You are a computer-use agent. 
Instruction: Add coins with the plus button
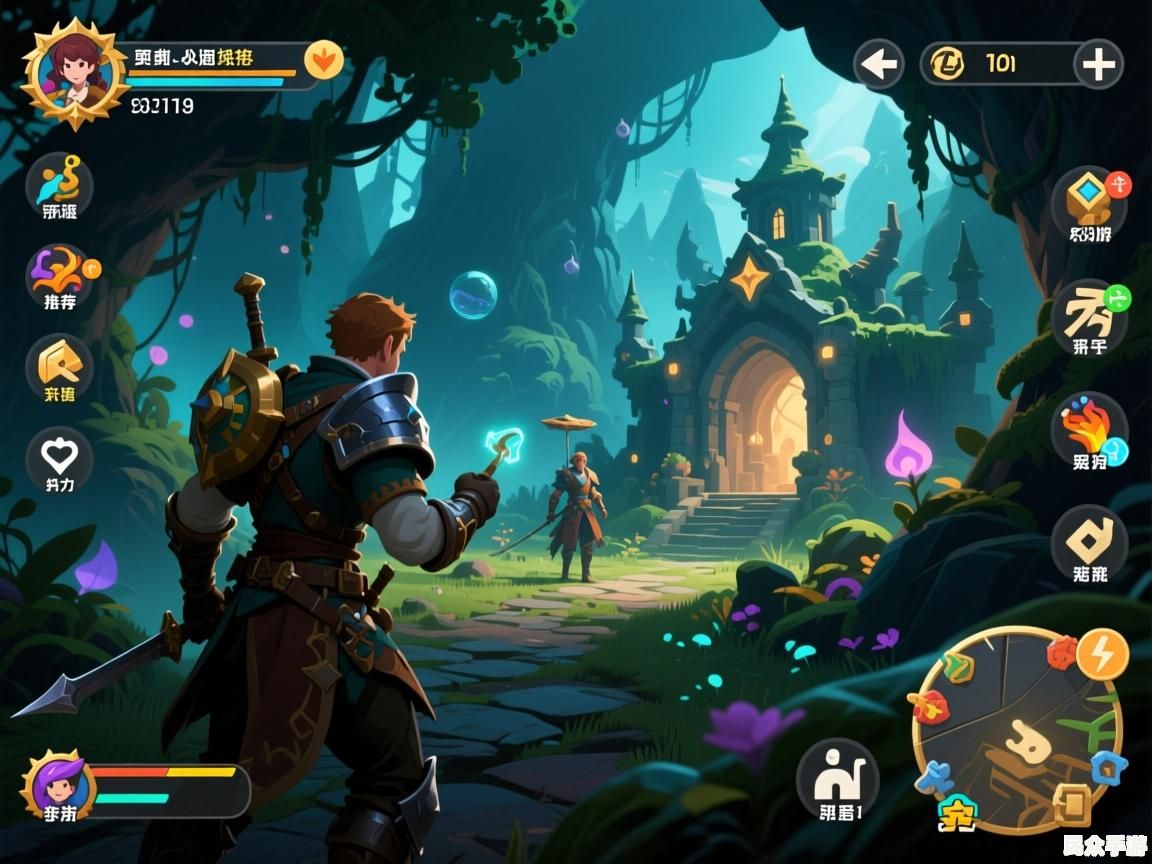(1098, 65)
